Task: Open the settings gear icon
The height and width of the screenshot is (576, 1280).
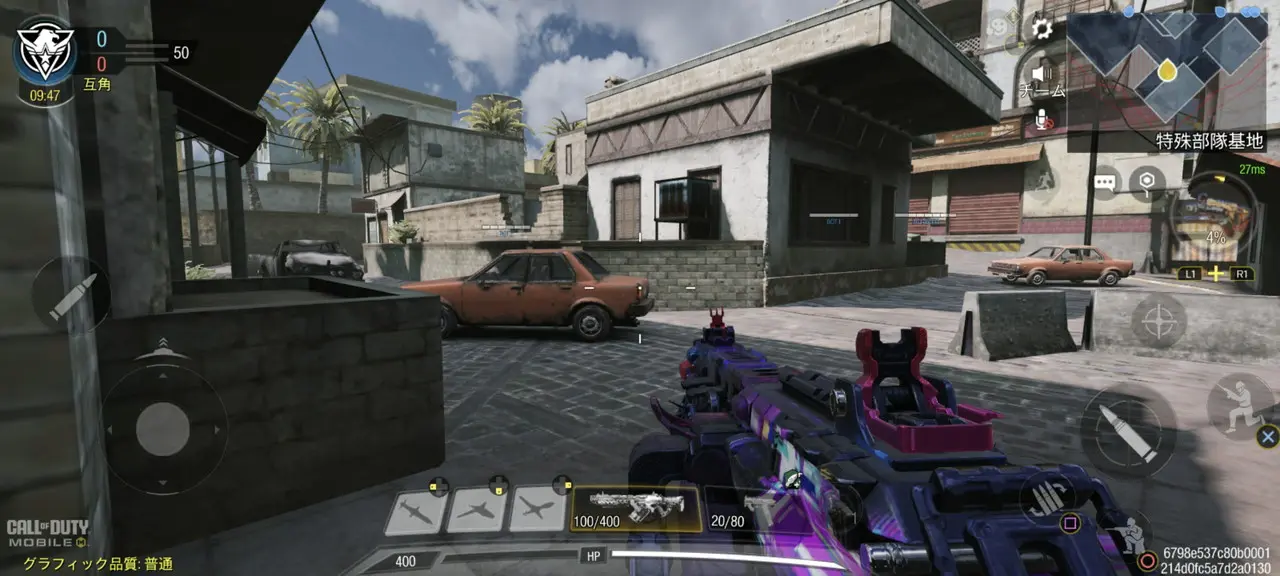Action: (x=1042, y=28)
